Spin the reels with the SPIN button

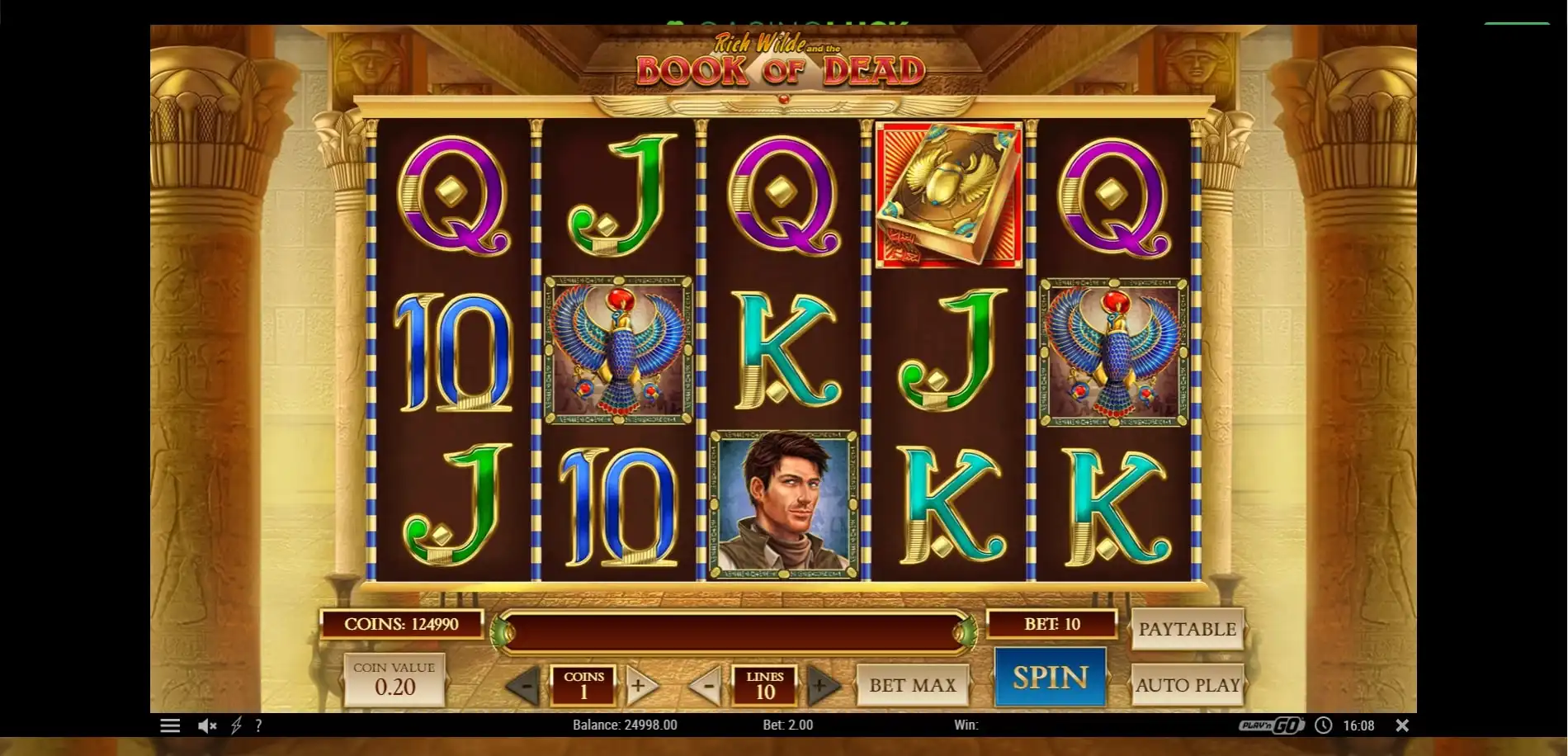pos(1050,678)
